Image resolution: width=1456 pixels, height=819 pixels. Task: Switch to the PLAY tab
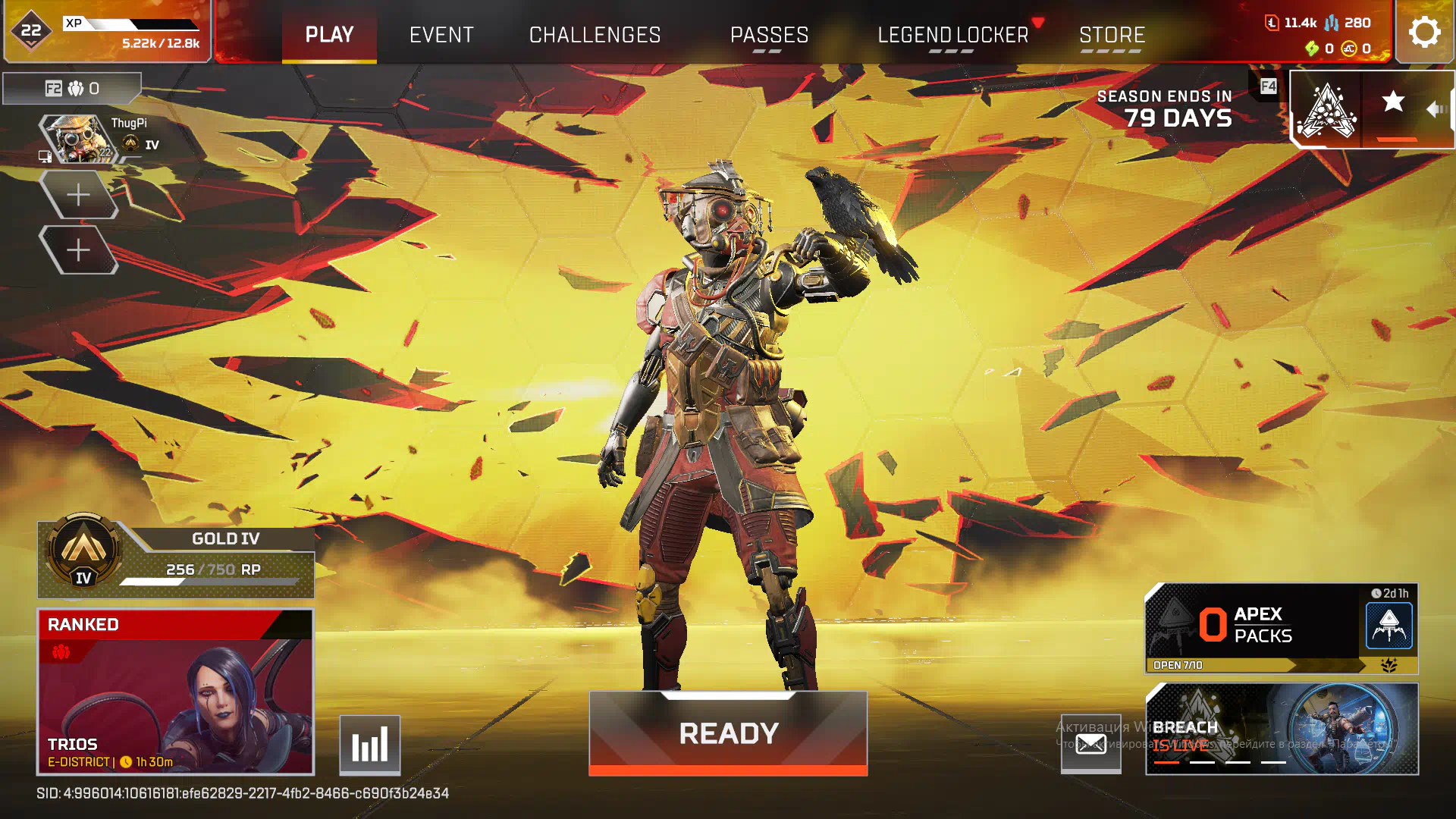point(329,35)
